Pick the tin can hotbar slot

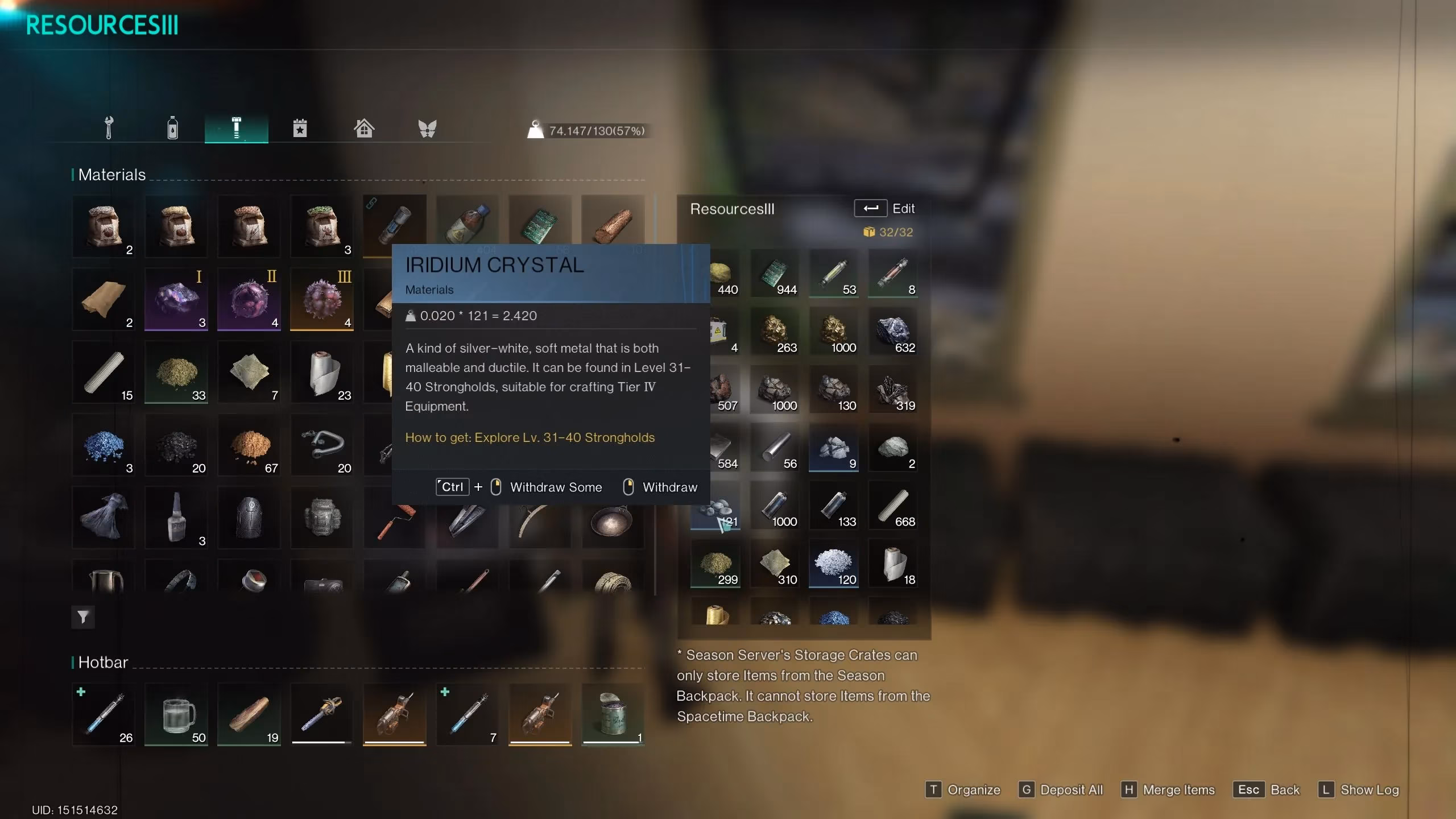coord(613,715)
